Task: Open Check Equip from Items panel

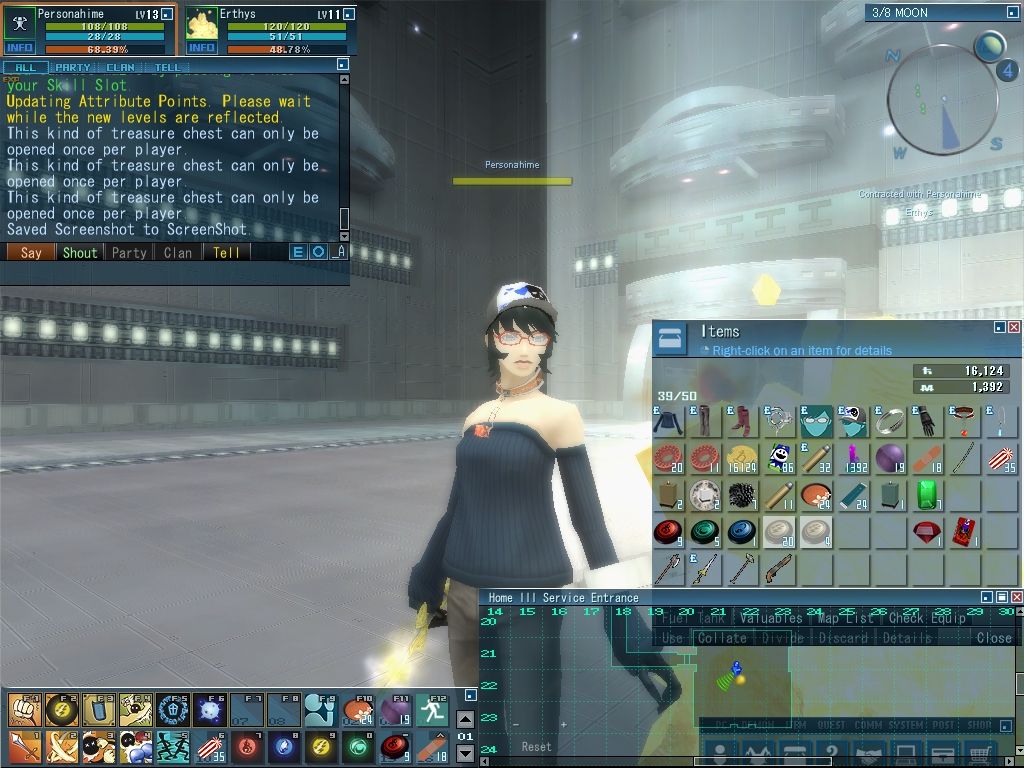Action: 928,619
